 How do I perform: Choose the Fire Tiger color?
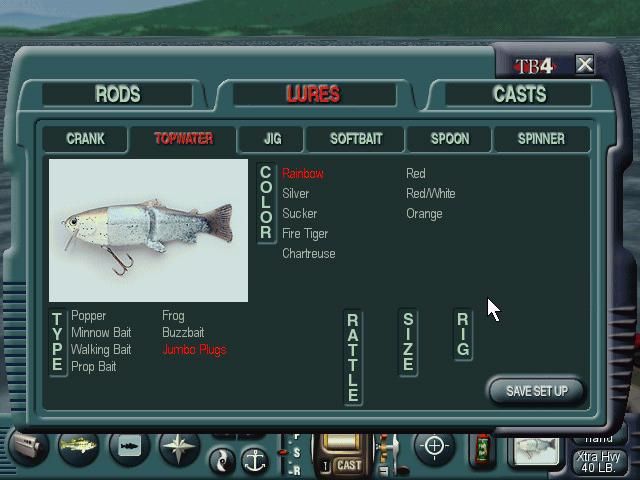point(305,234)
